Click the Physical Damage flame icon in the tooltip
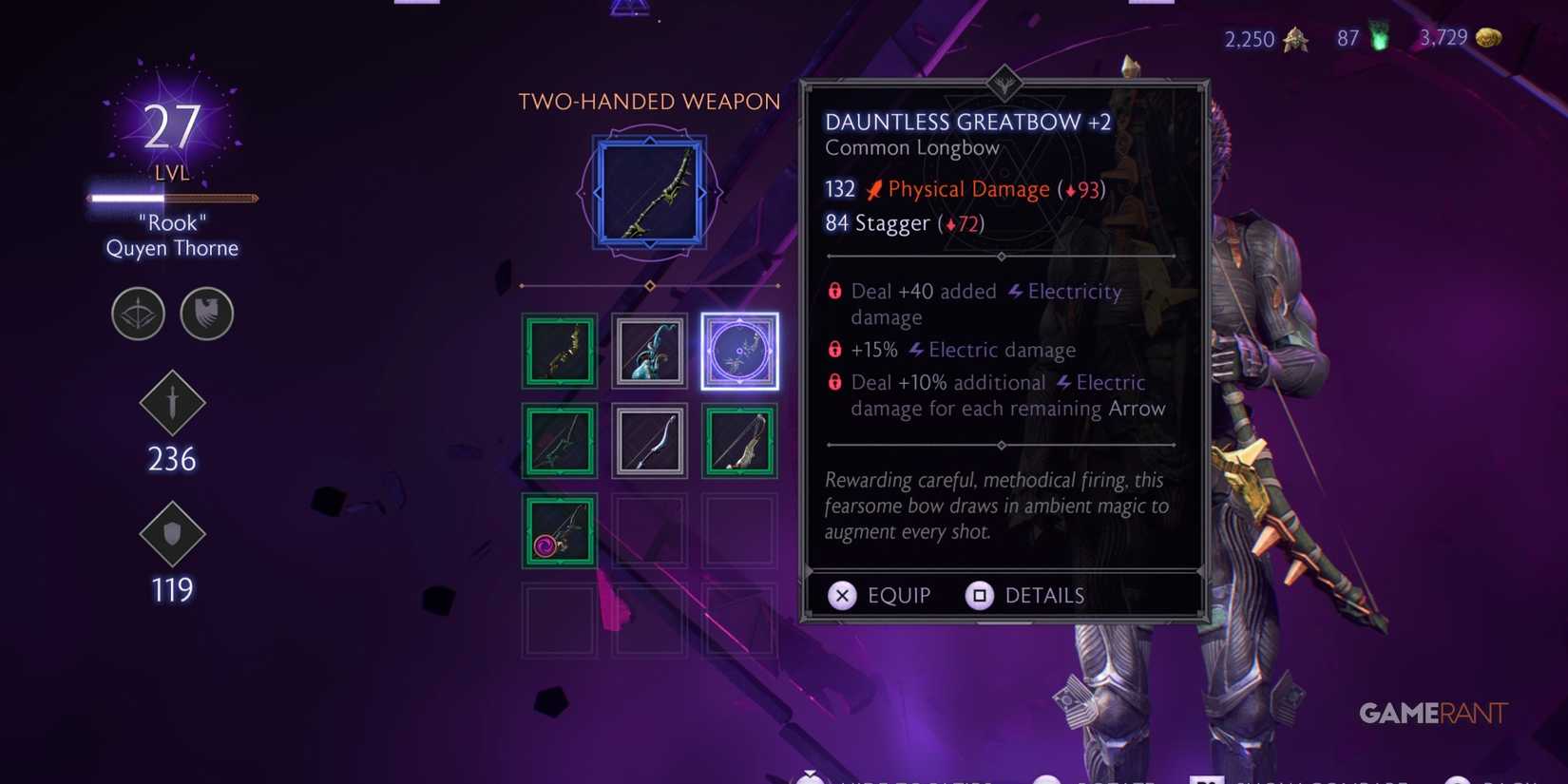 coord(874,188)
